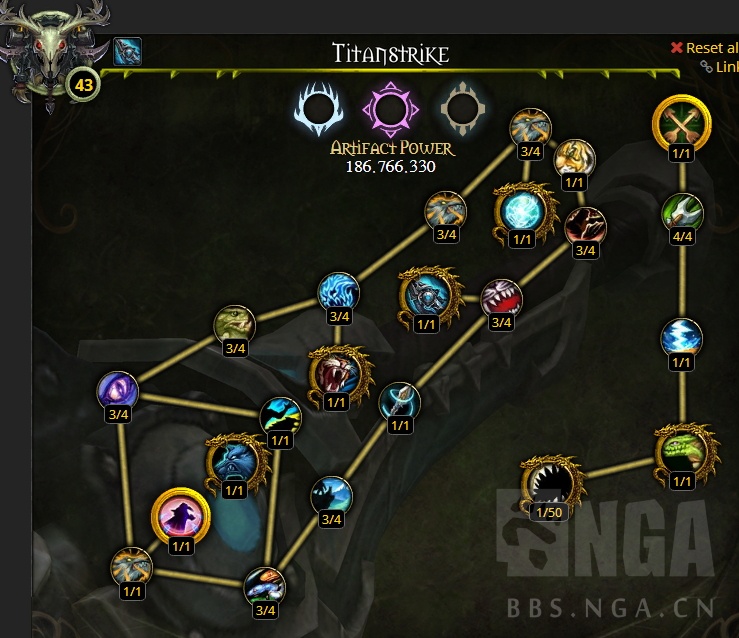Choose the spear icon 1/1 trait

[x=400, y=402]
